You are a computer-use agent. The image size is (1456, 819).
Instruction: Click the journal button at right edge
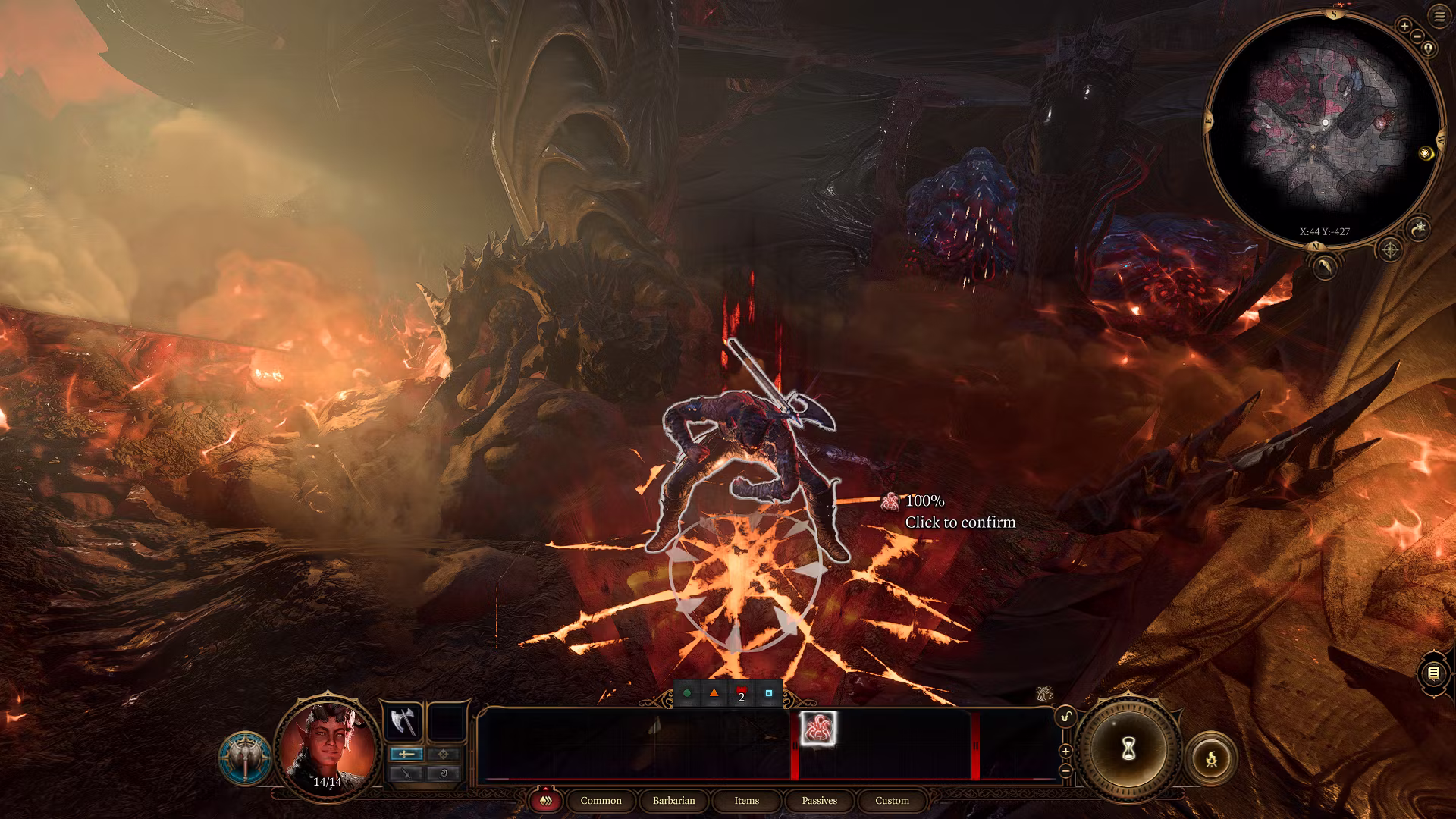coord(1433,673)
